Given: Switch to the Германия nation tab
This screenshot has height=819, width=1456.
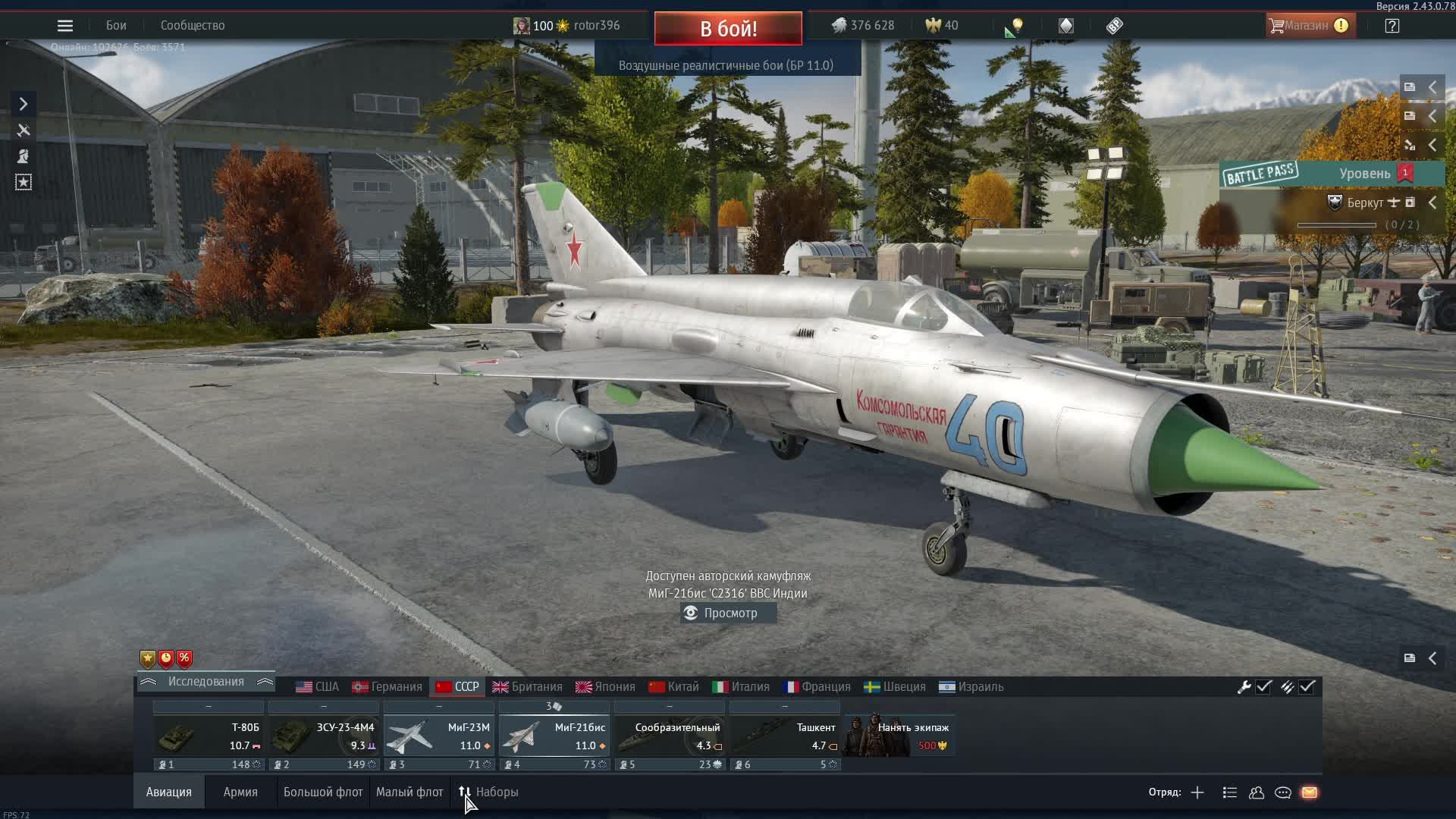Looking at the screenshot, I should [x=387, y=687].
